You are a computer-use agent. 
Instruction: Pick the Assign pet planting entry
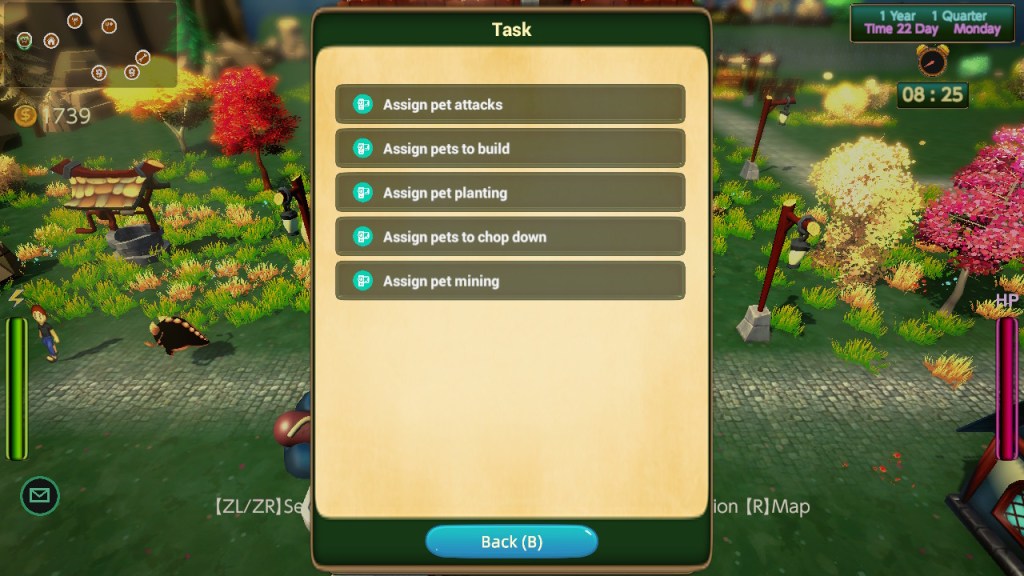pyautogui.click(x=510, y=192)
